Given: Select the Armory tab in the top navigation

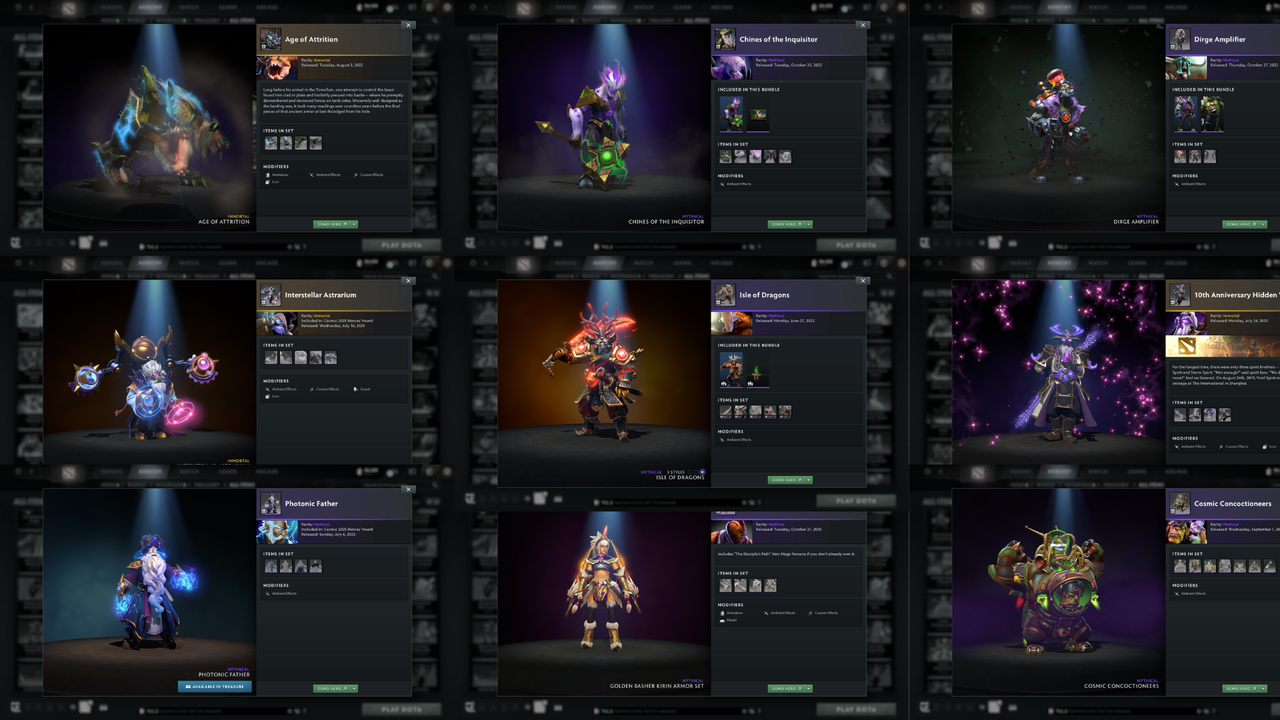Looking at the screenshot, I should (149, 8).
